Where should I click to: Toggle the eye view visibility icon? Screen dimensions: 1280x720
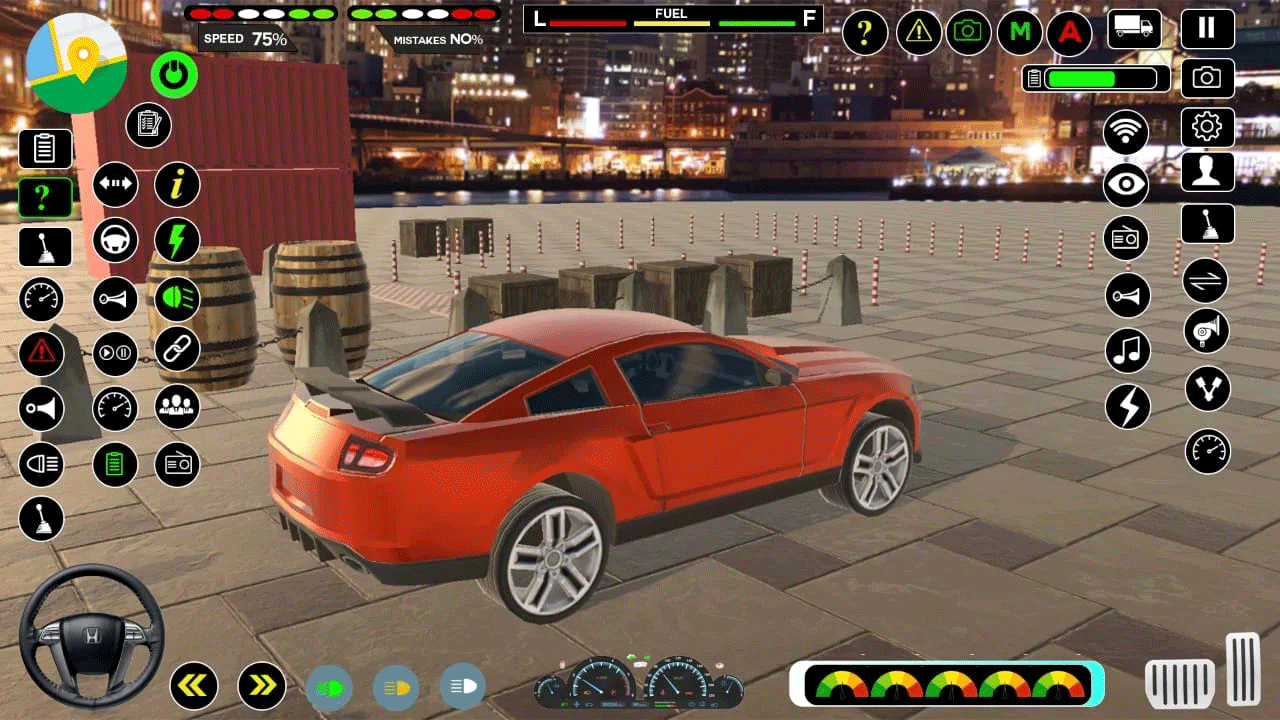point(1126,184)
